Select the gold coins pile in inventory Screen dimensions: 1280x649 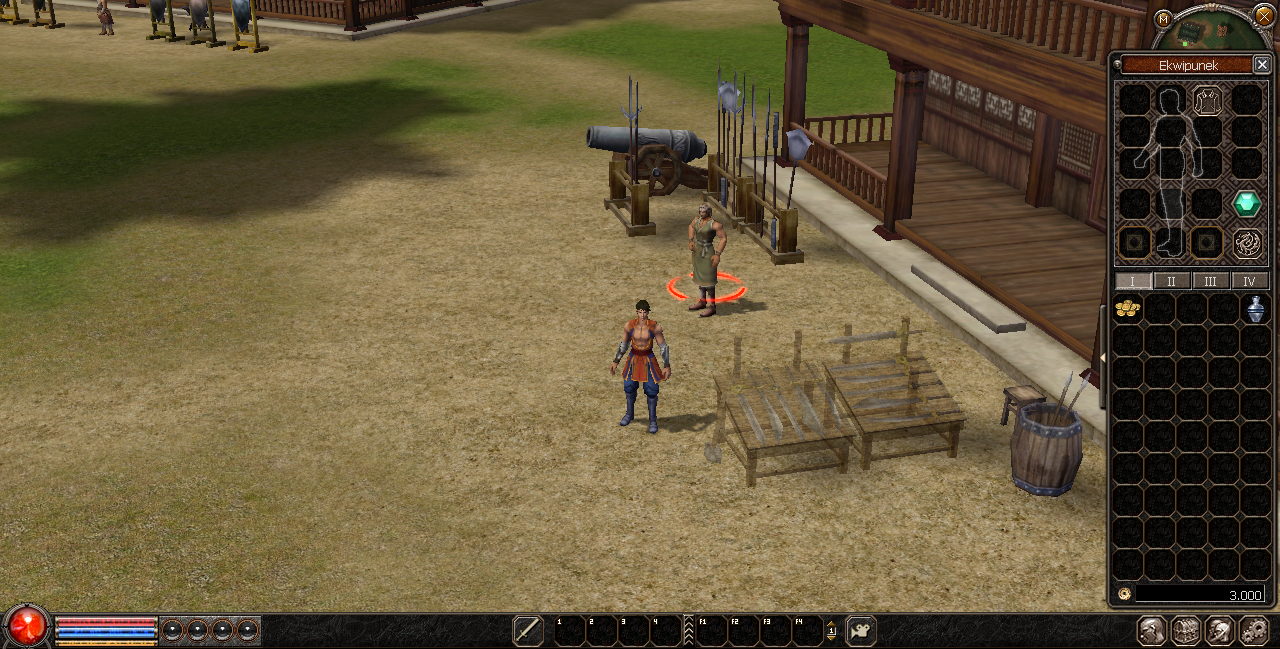click(1128, 309)
